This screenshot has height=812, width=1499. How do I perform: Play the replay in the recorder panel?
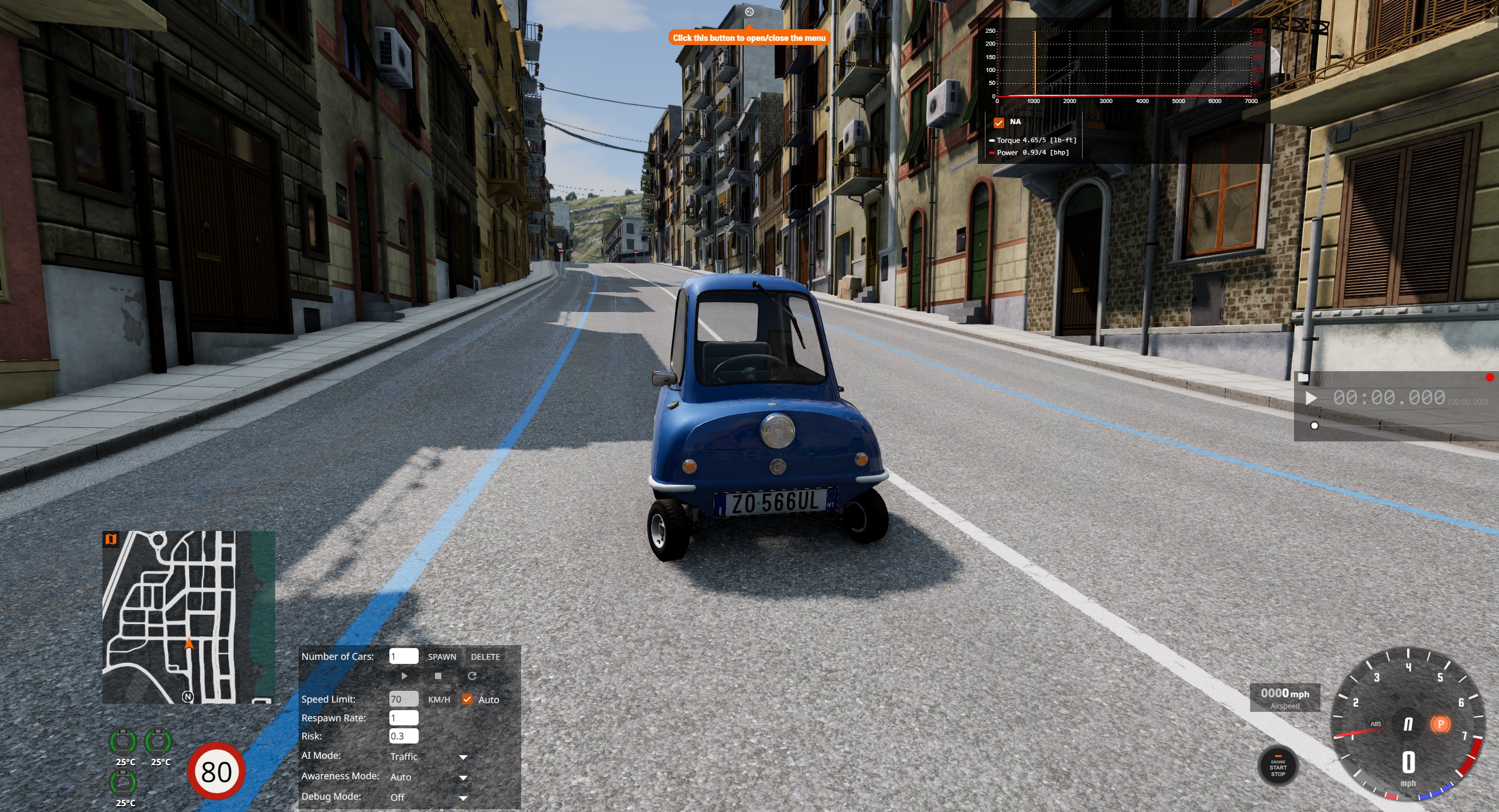pyautogui.click(x=1312, y=398)
